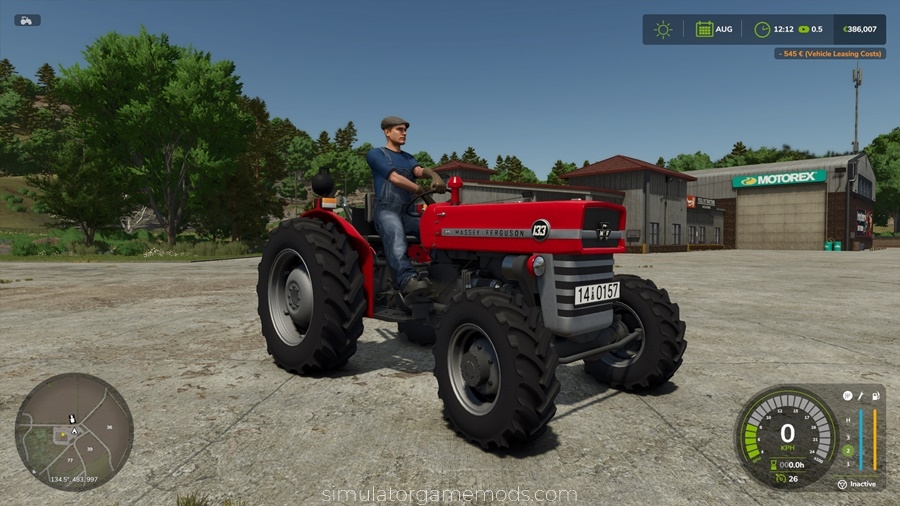The height and width of the screenshot is (506, 900).
Task: Select the sun weather icon
Action: tap(663, 29)
